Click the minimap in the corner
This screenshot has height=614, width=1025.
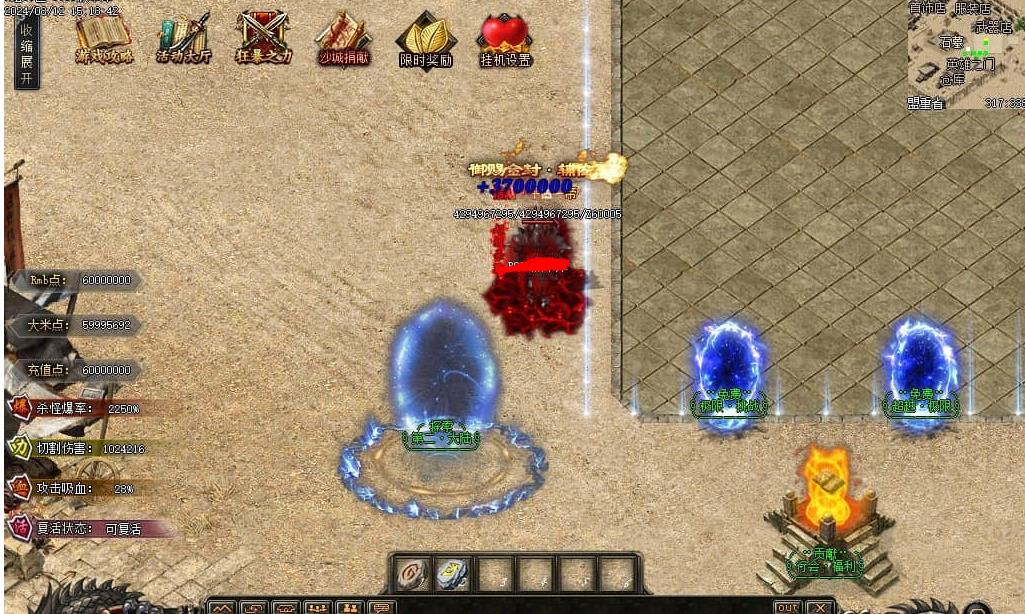pyautogui.click(x=965, y=54)
